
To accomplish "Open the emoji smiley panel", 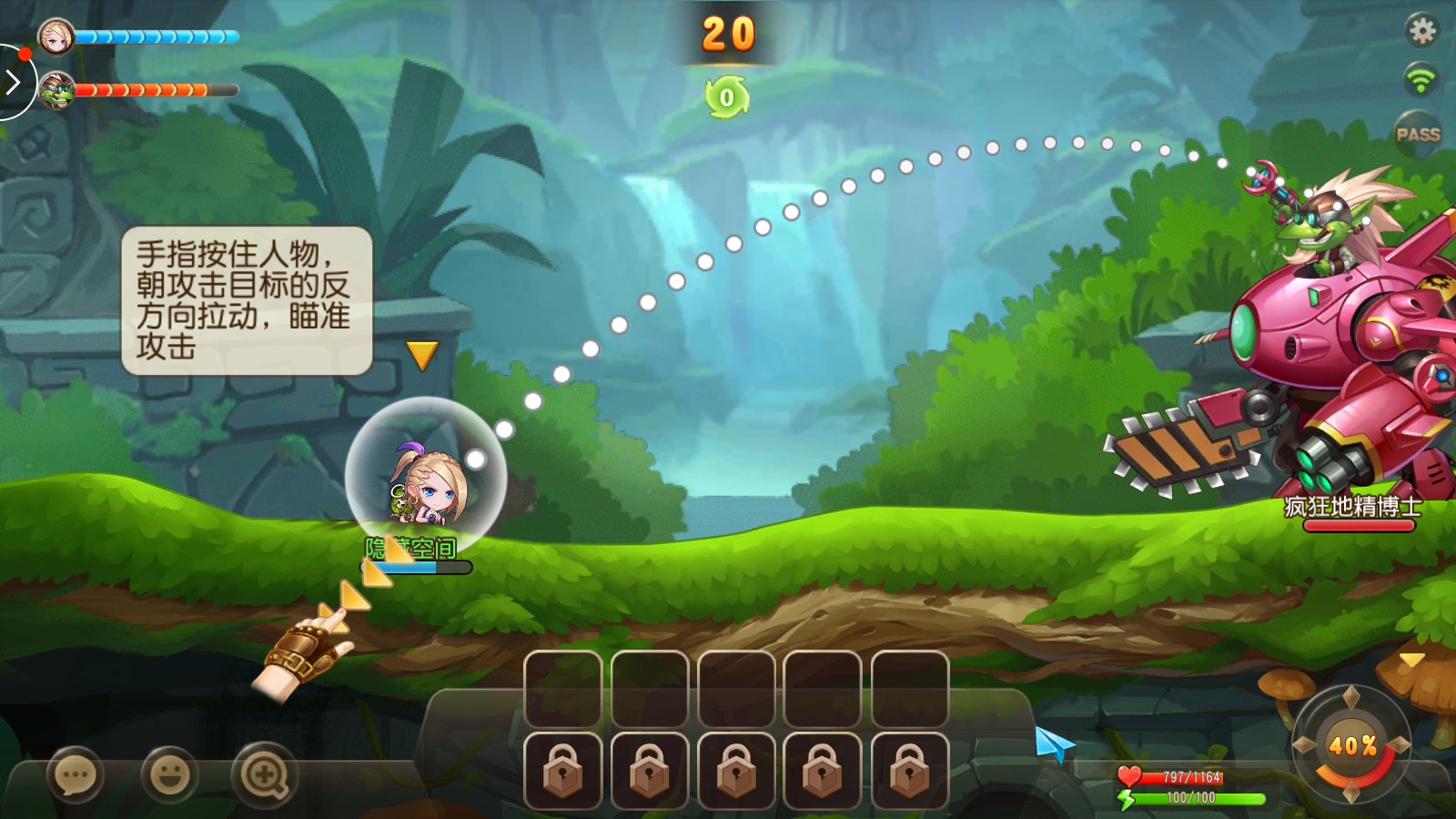I will 169,776.
